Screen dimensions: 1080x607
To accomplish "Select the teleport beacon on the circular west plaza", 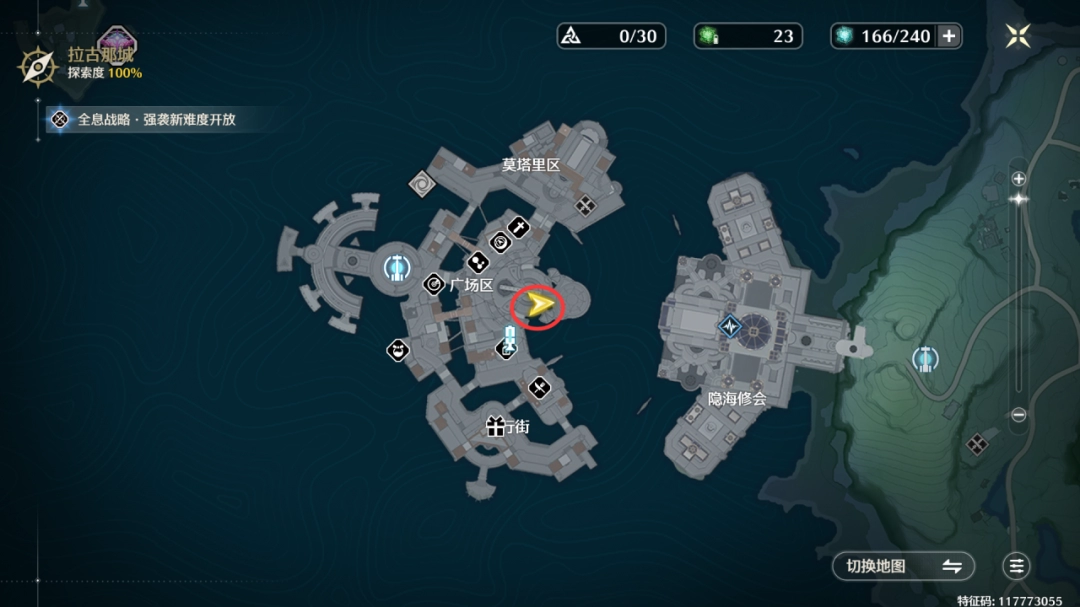I will (395, 267).
